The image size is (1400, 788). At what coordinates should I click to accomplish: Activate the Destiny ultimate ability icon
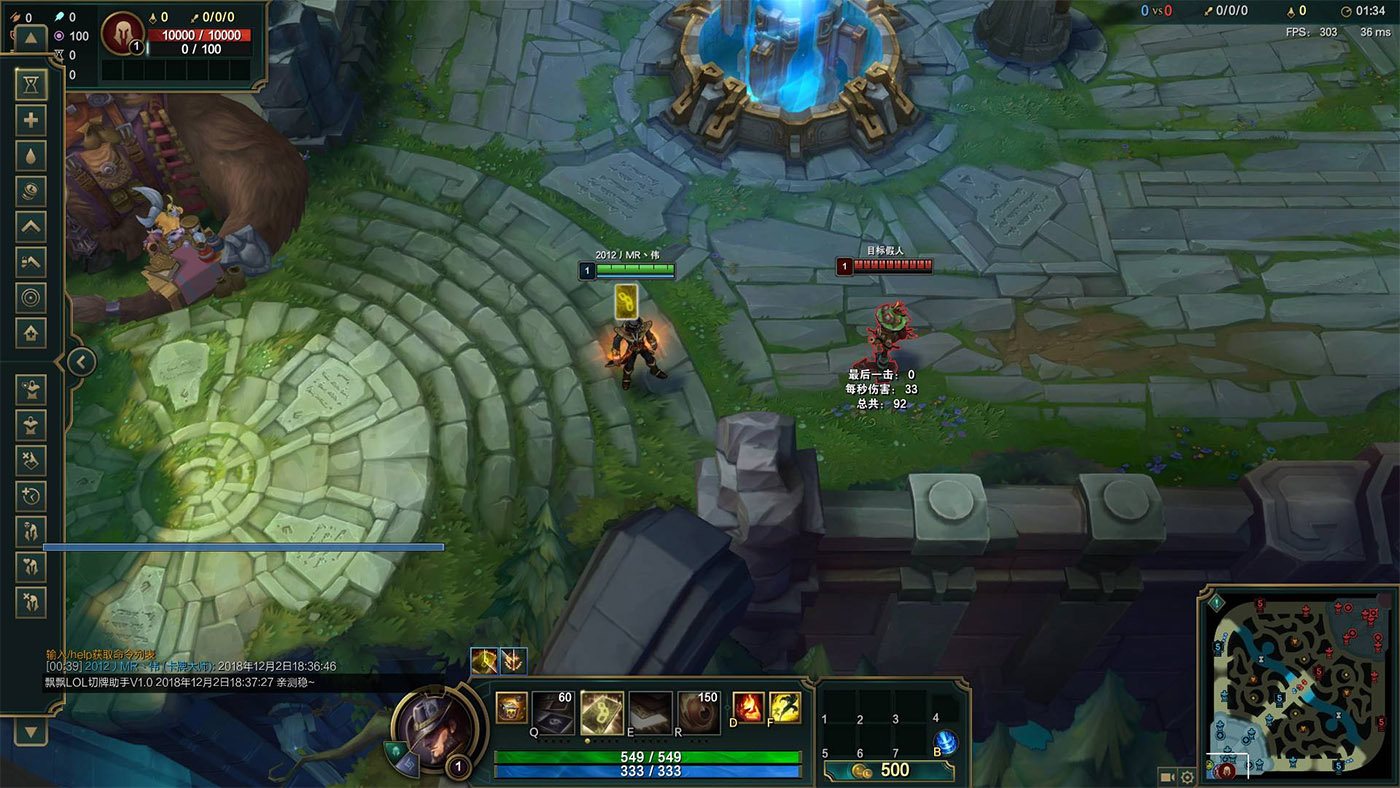pos(698,711)
